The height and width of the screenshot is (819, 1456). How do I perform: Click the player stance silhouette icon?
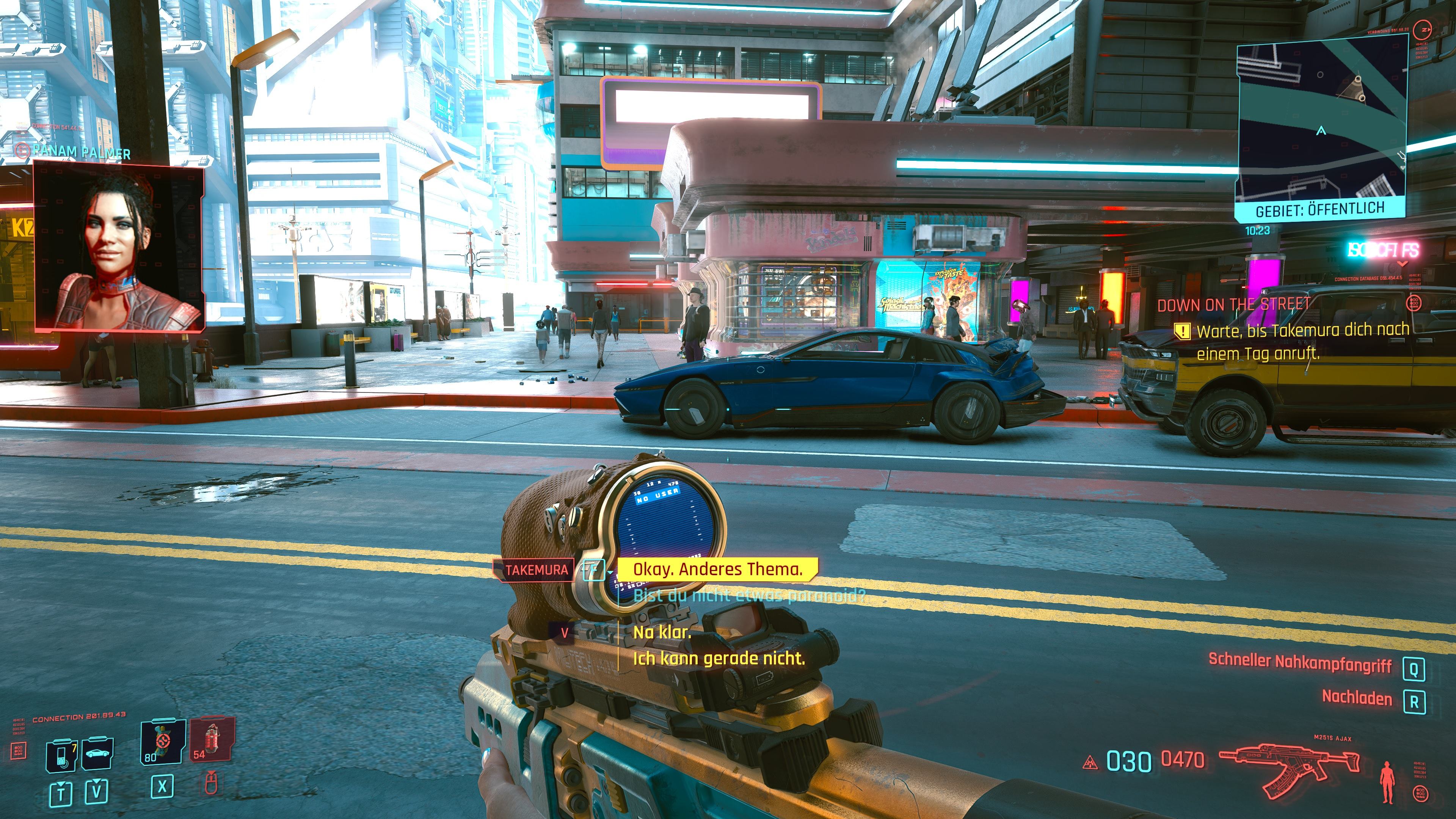click(1387, 782)
